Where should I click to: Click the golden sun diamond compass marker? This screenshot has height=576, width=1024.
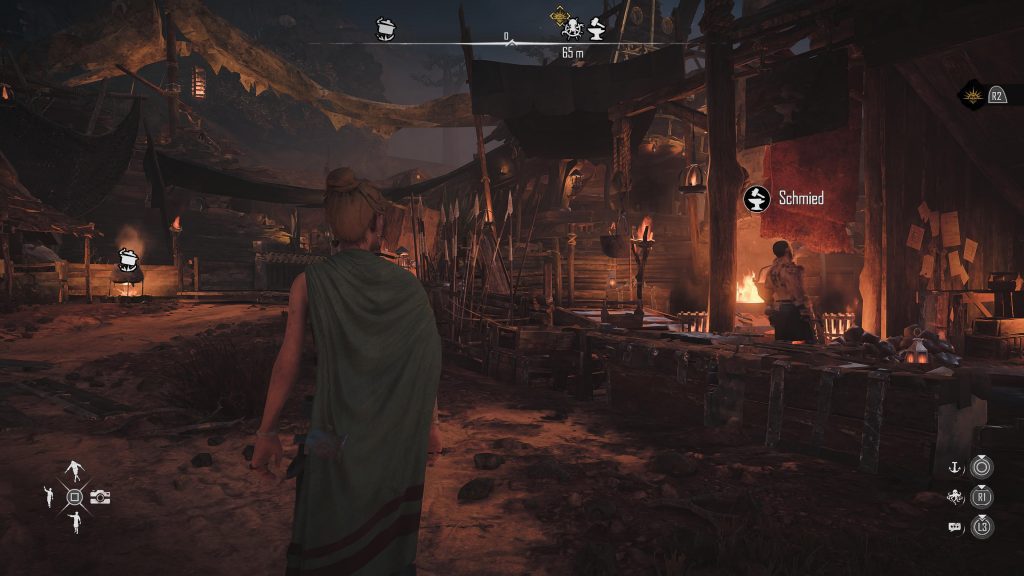559,15
